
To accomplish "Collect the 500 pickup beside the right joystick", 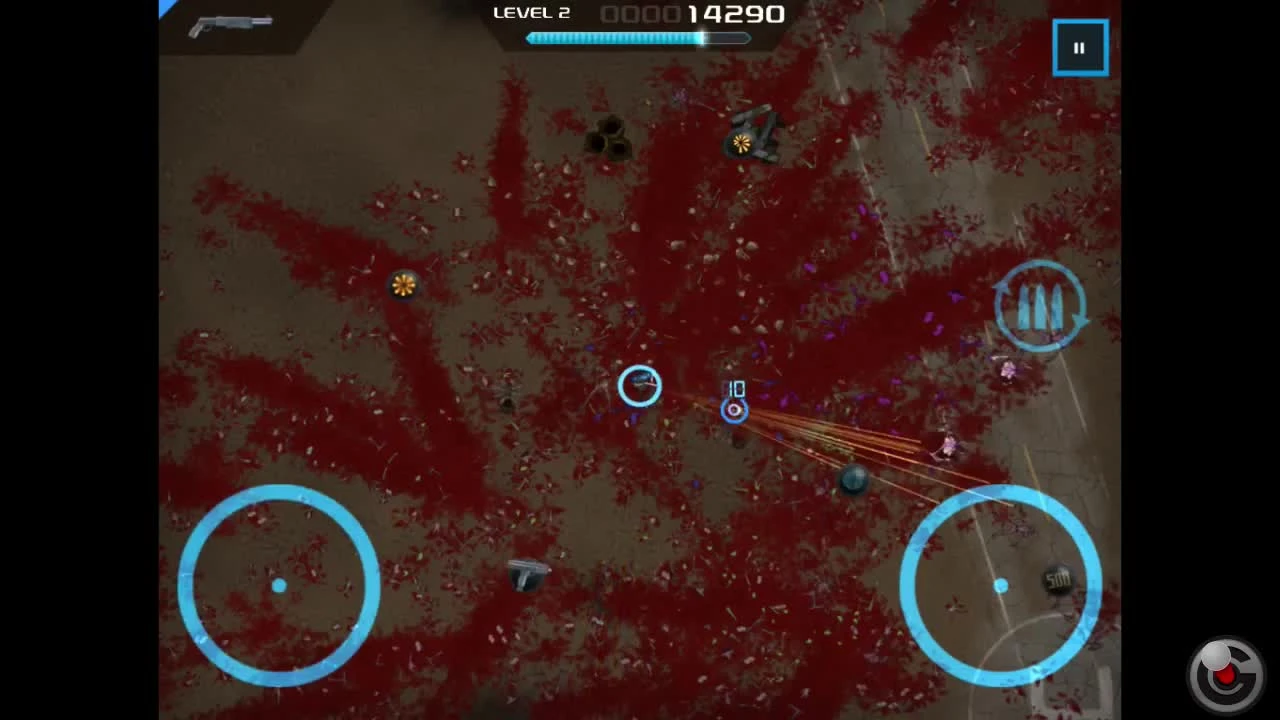I will pyautogui.click(x=1057, y=580).
